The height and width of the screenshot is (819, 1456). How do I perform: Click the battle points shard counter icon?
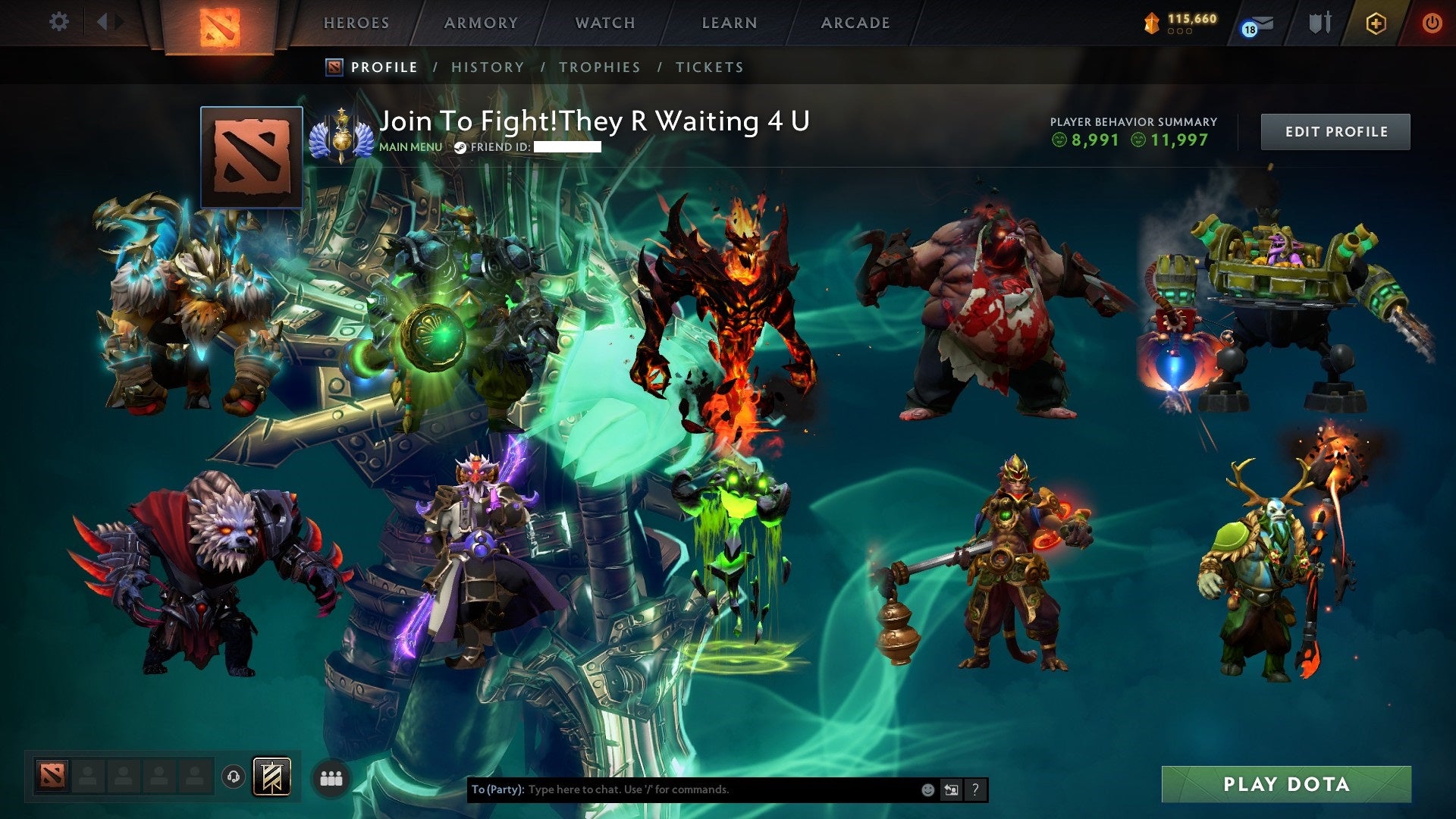pyautogui.click(x=1152, y=24)
